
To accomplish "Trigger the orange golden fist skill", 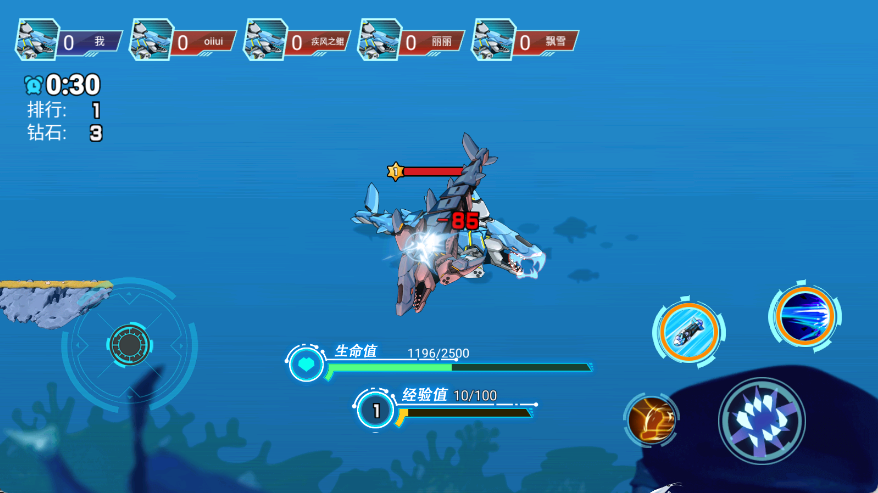I will 652,419.
